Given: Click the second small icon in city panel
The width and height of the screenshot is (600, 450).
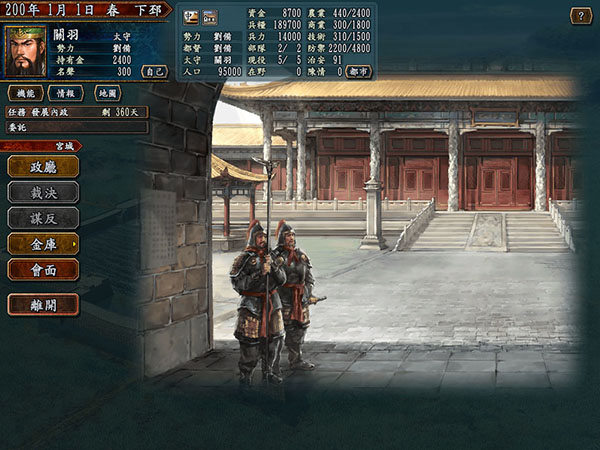Looking at the screenshot, I should click(x=210, y=16).
